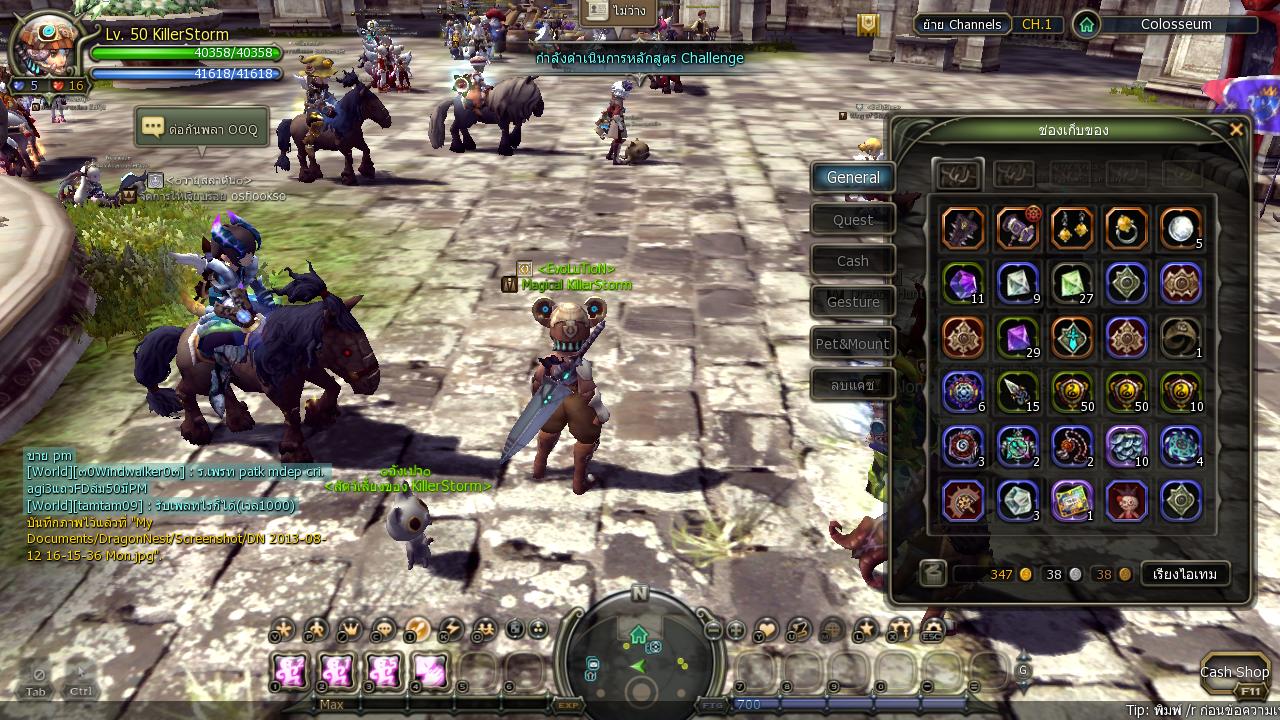Select the Gesture tab

pyautogui.click(x=853, y=302)
